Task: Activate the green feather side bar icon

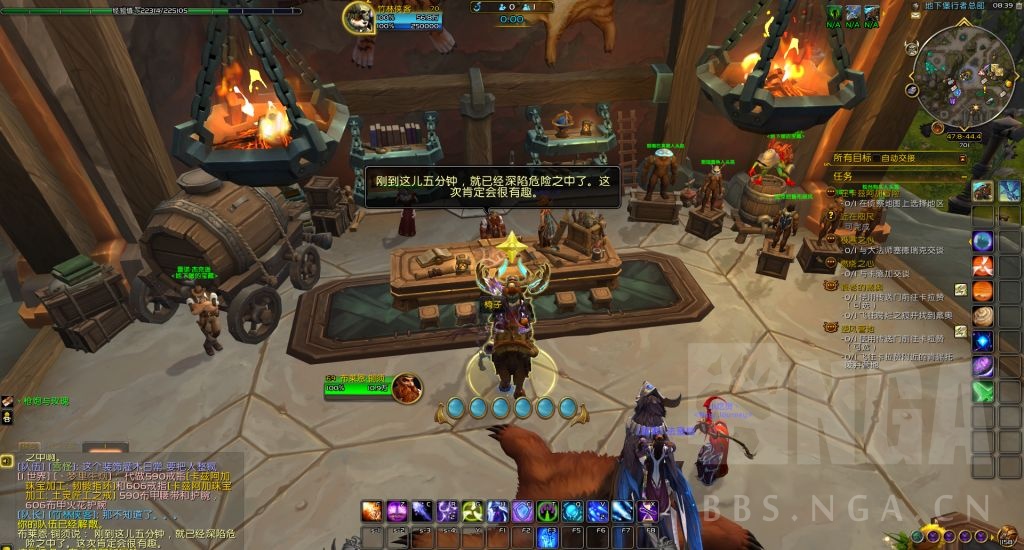Action: point(983,392)
